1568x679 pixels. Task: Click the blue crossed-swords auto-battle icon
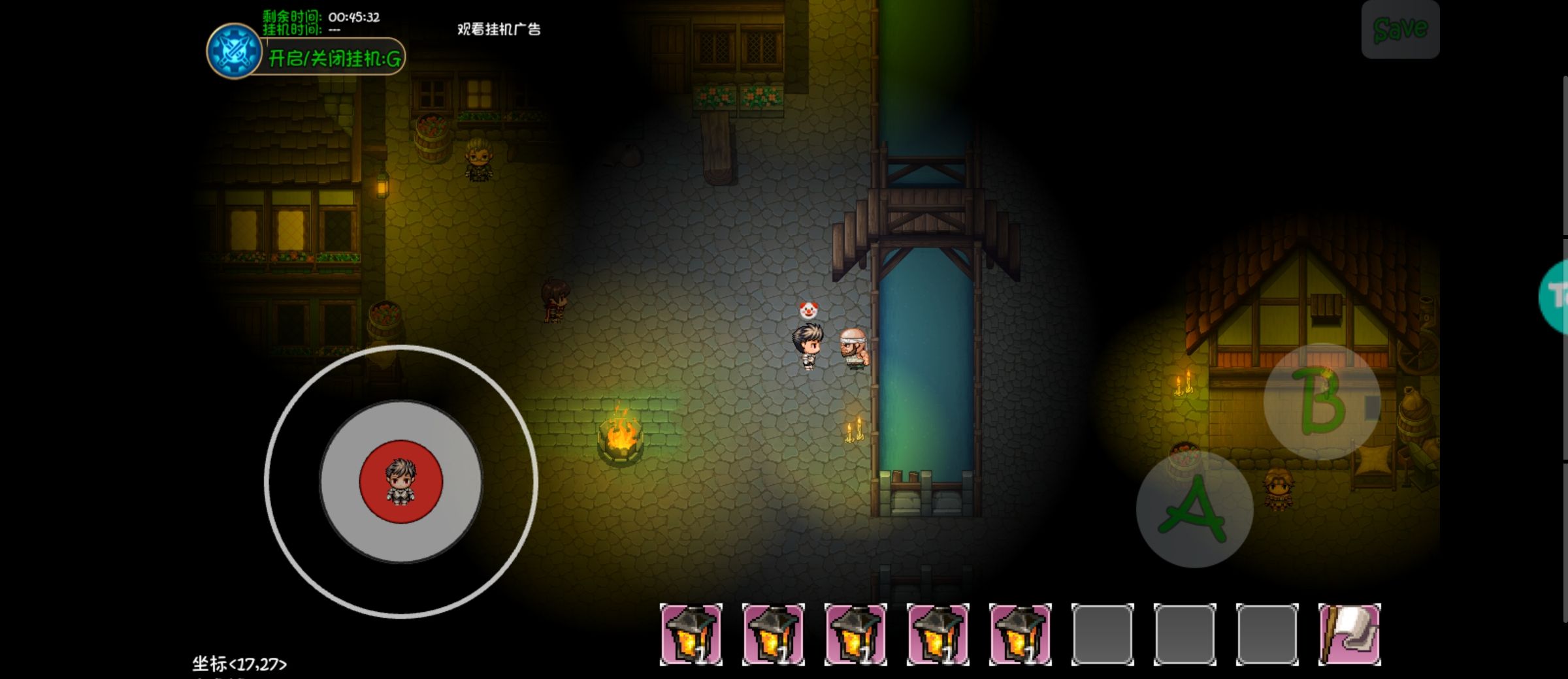click(234, 52)
